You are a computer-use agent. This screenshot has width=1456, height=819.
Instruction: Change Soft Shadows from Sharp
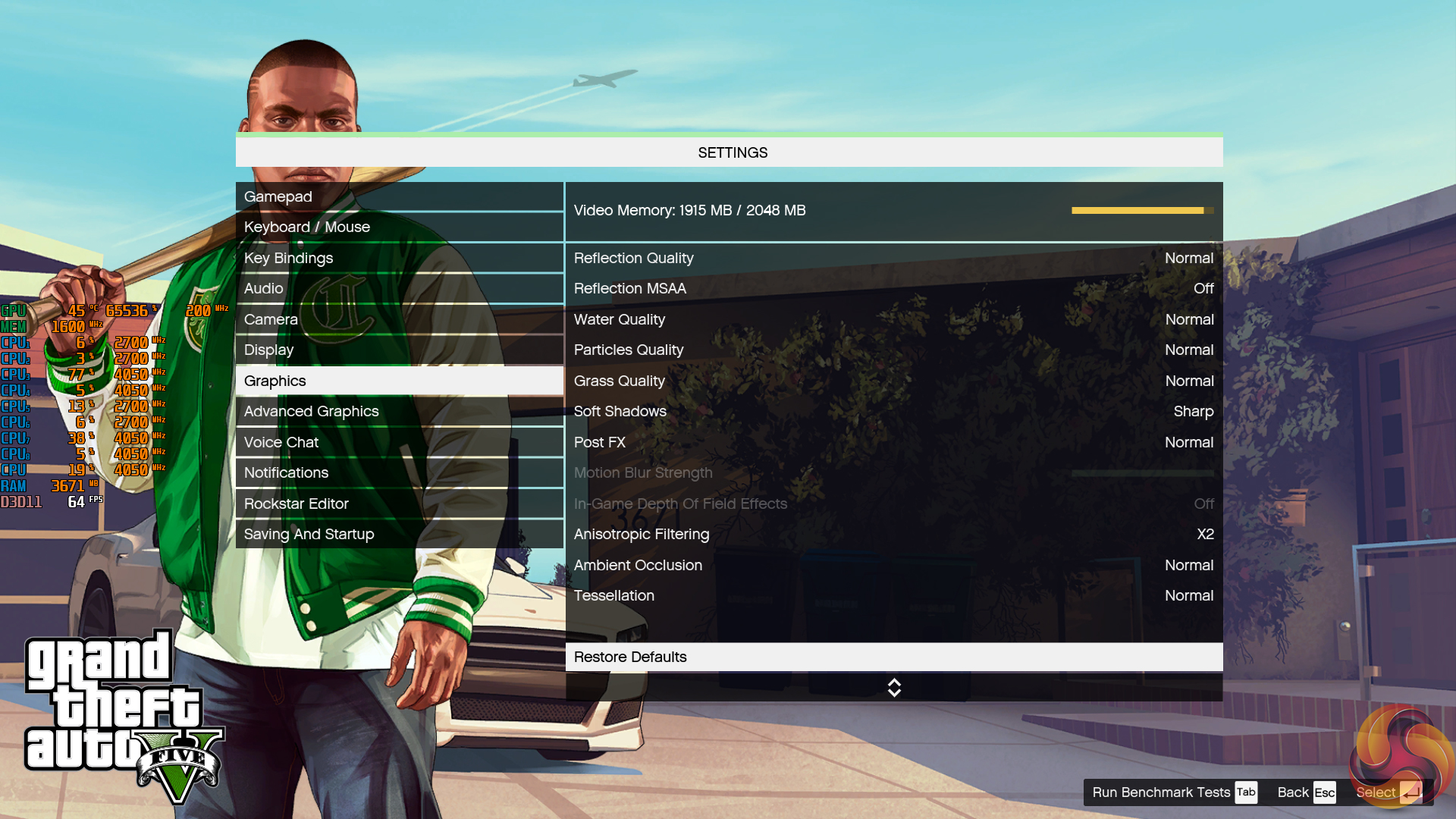[893, 411]
